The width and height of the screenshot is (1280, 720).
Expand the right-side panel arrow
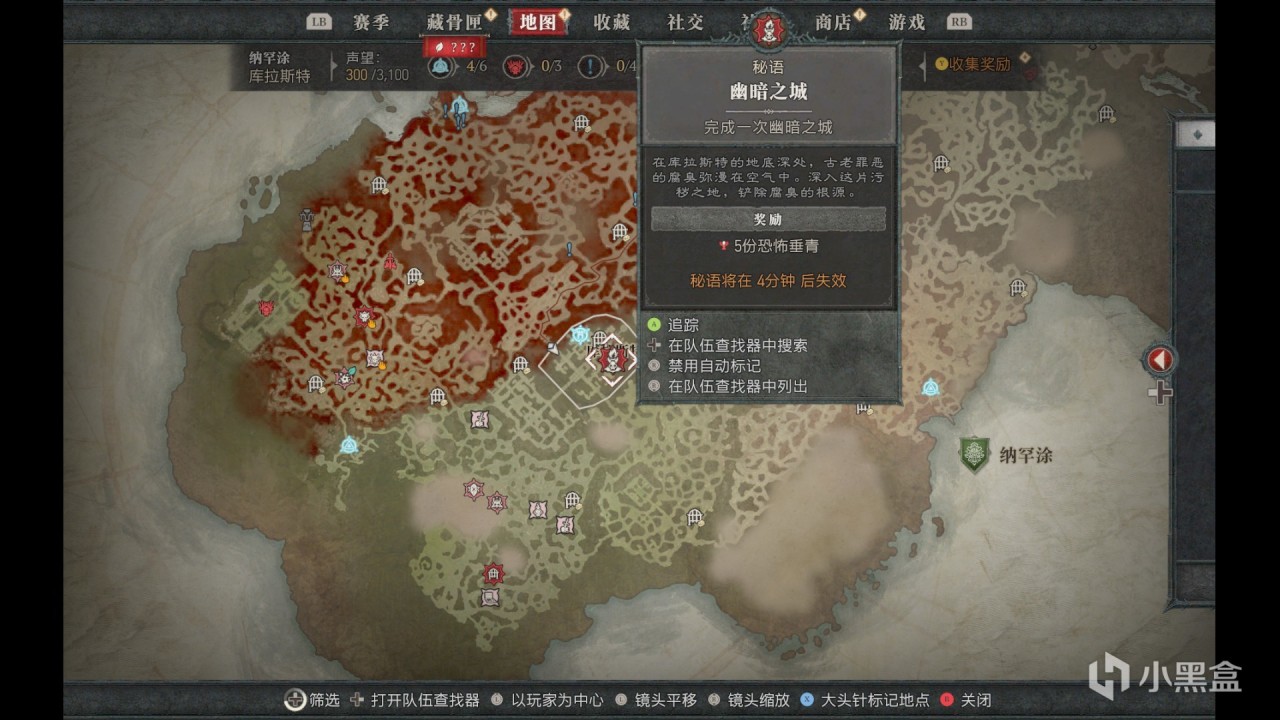pos(1162,358)
